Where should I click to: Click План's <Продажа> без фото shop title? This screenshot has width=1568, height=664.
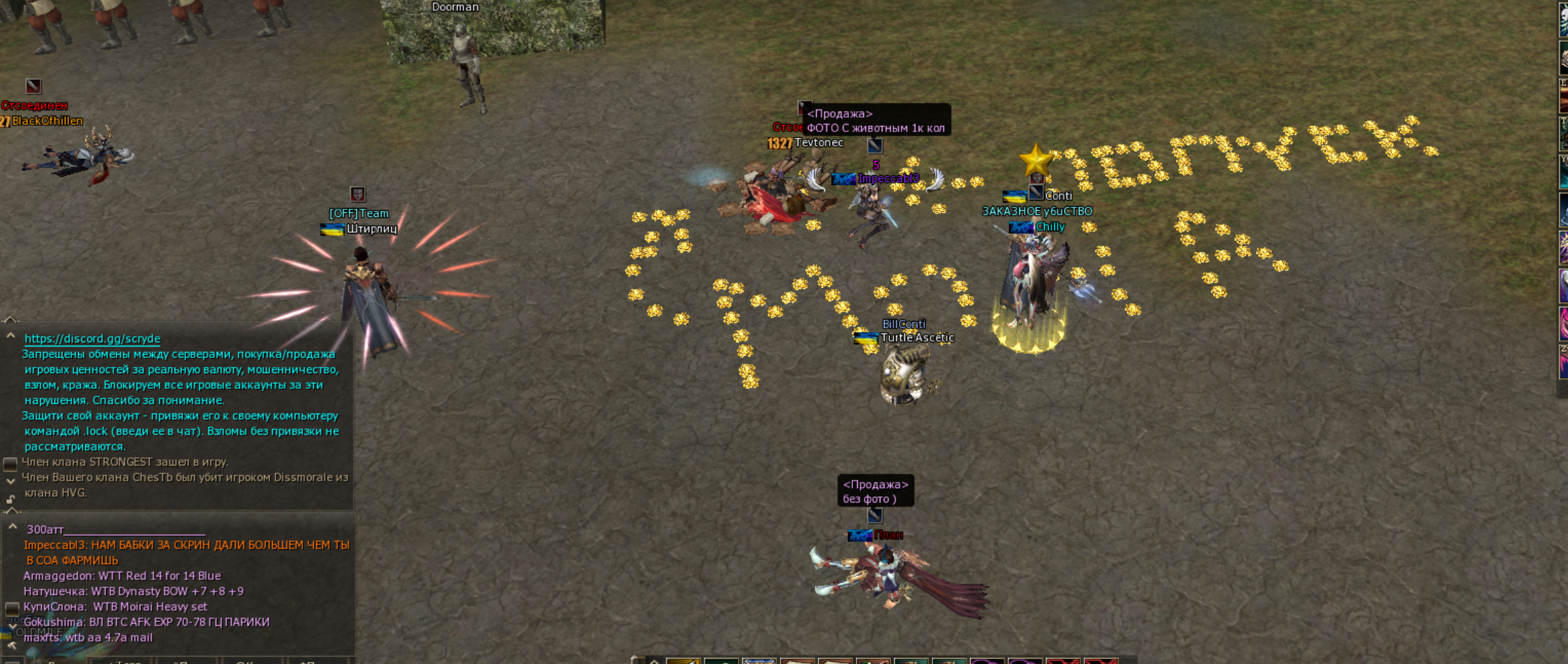pos(876,489)
